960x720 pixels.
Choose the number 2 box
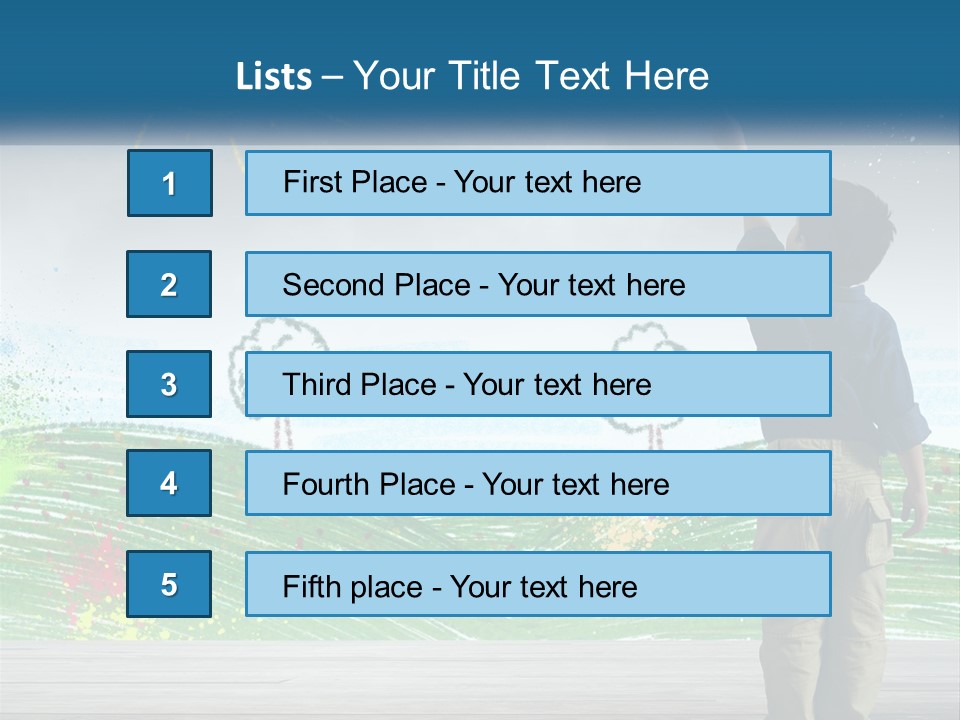[169, 284]
